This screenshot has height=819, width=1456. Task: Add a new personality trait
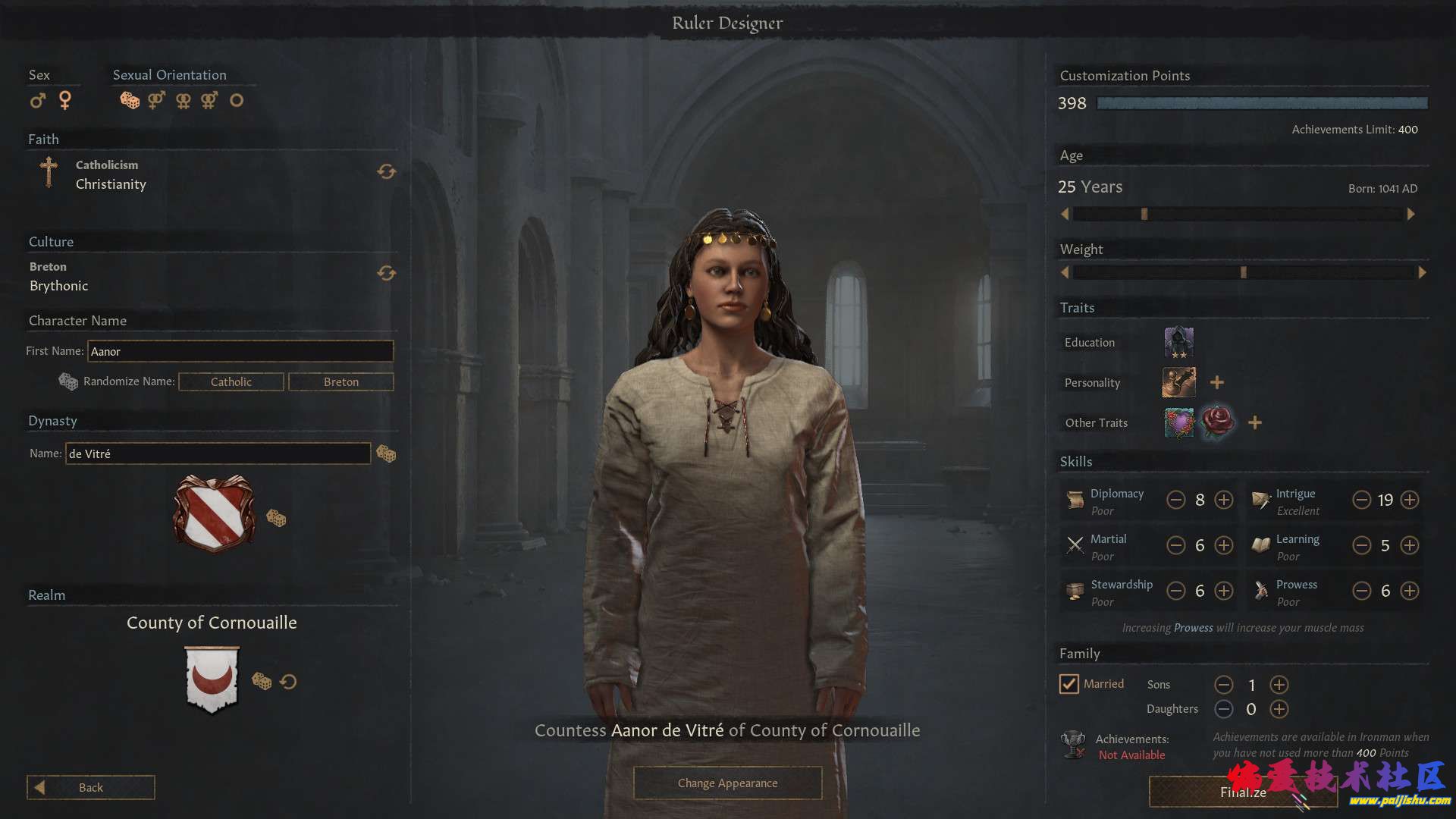click(1217, 382)
